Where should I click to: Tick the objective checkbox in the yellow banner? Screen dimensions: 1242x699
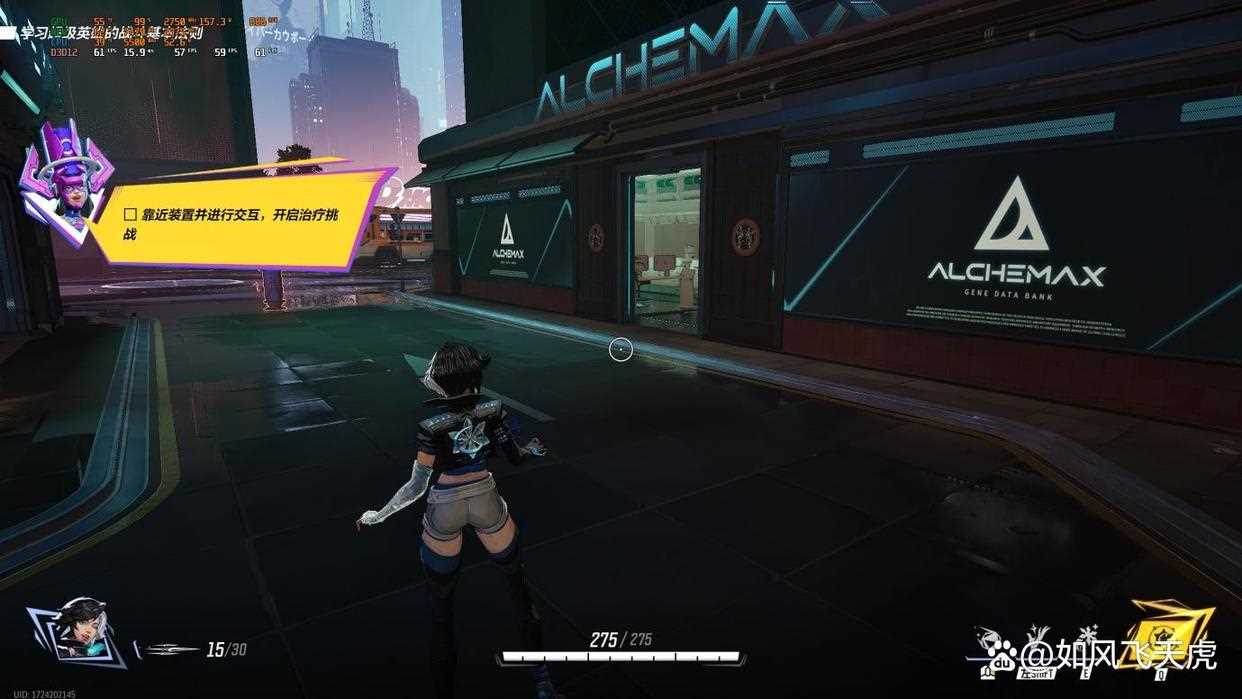coord(129,215)
